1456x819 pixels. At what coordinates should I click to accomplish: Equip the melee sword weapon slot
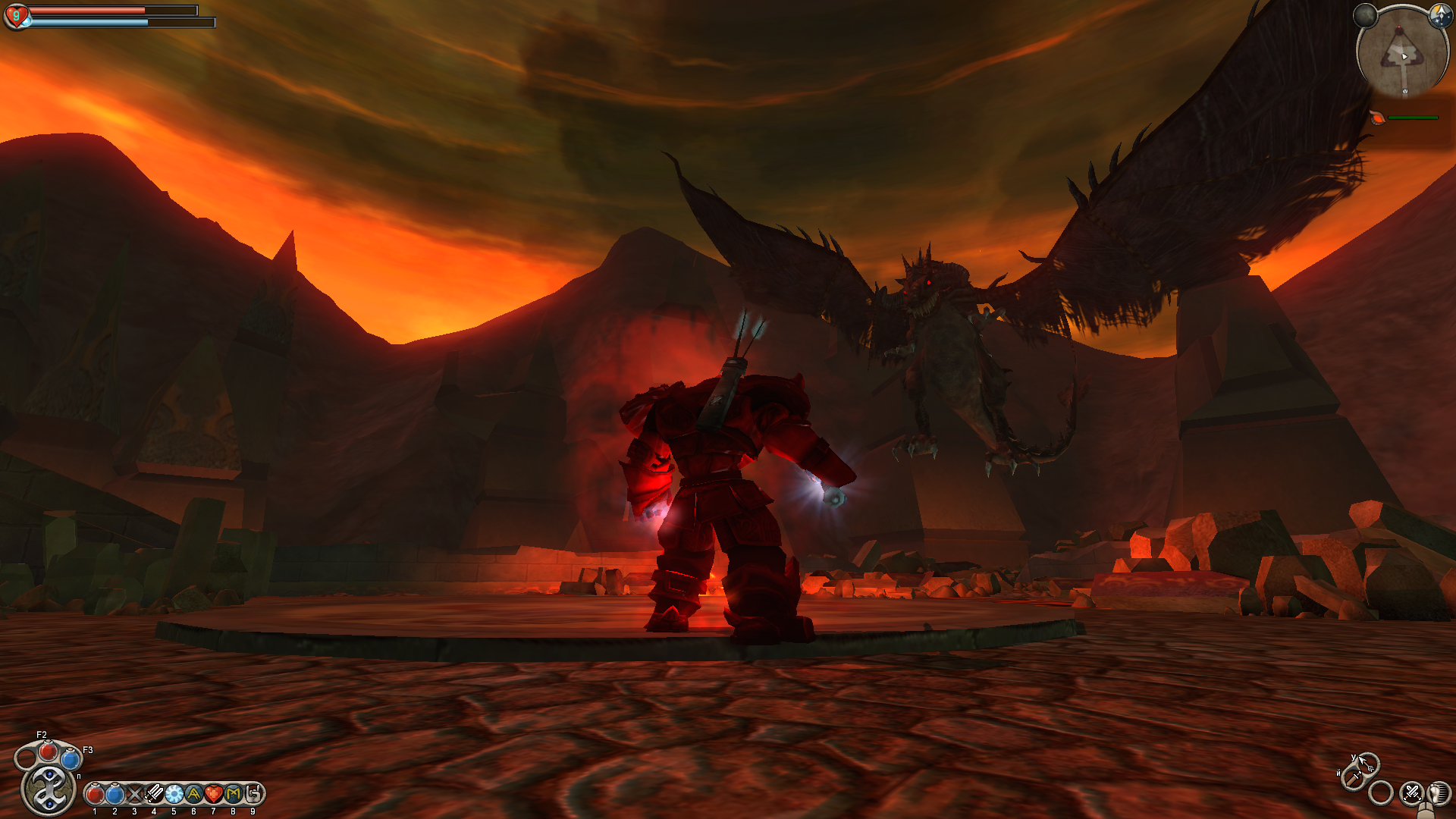(1353, 778)
